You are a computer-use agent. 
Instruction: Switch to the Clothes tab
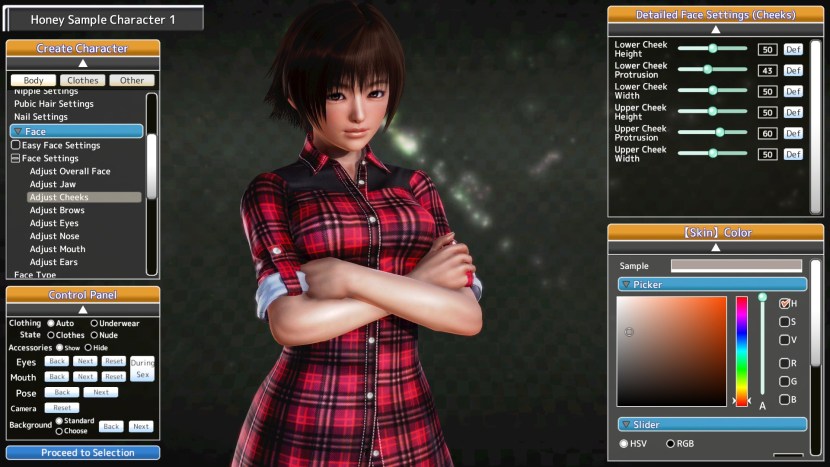tap(82, 80)
